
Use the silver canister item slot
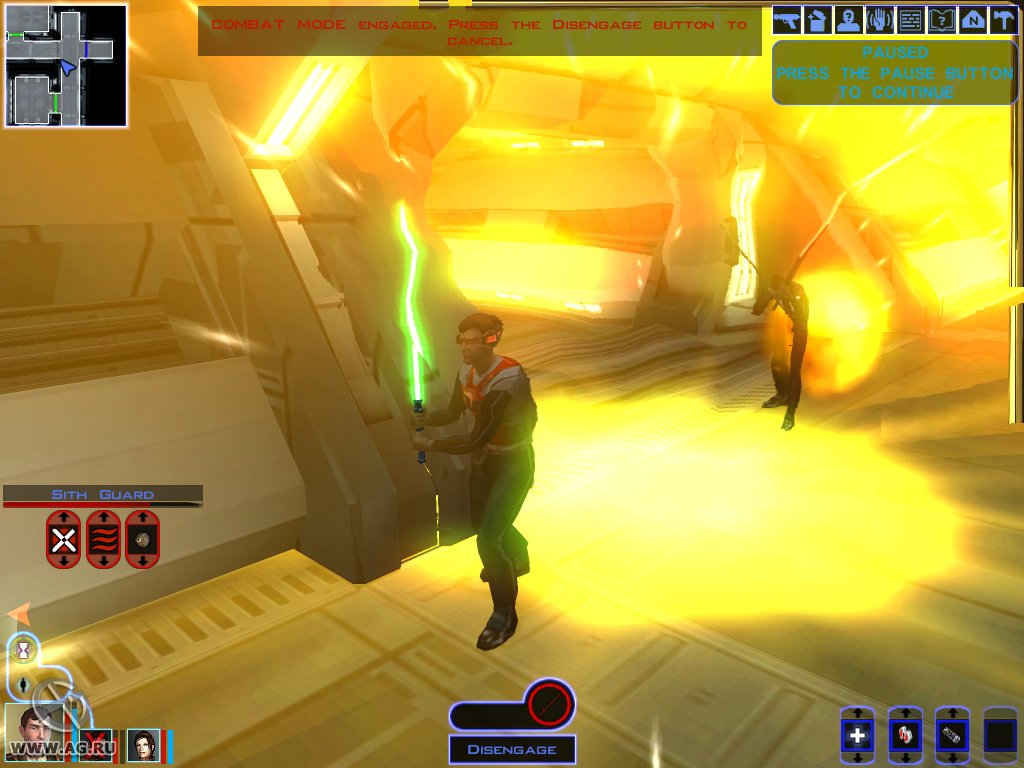(x=952, y=736)
